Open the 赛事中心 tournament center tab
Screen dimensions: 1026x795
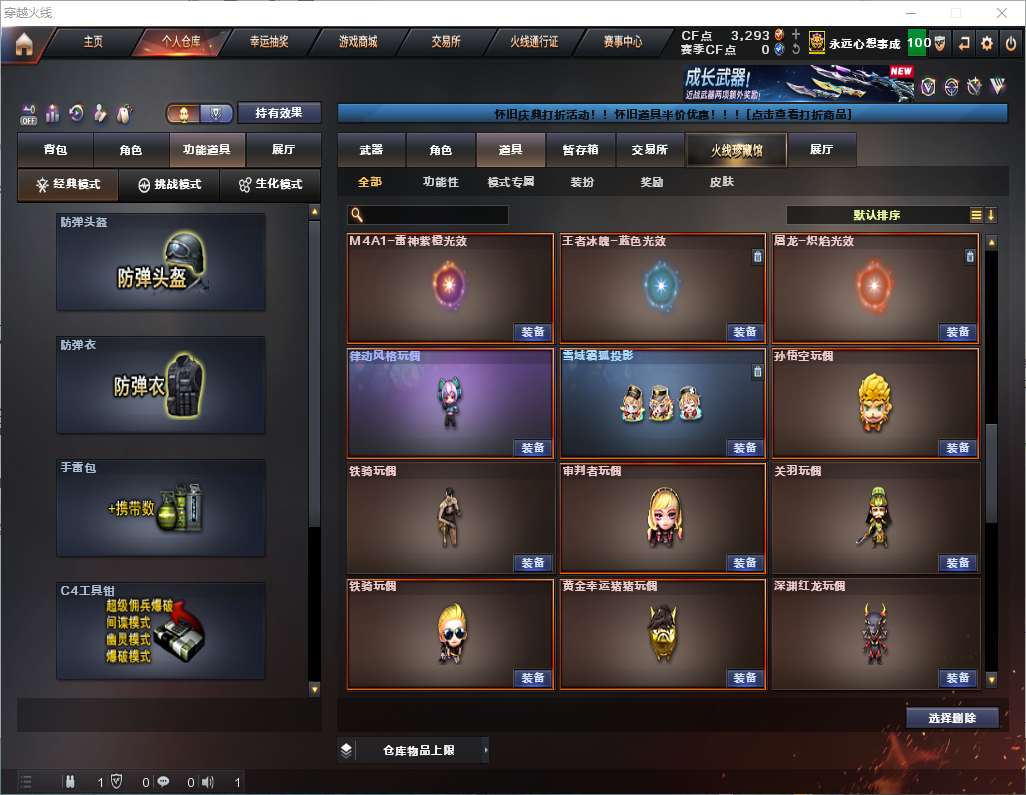coord(622,42)
